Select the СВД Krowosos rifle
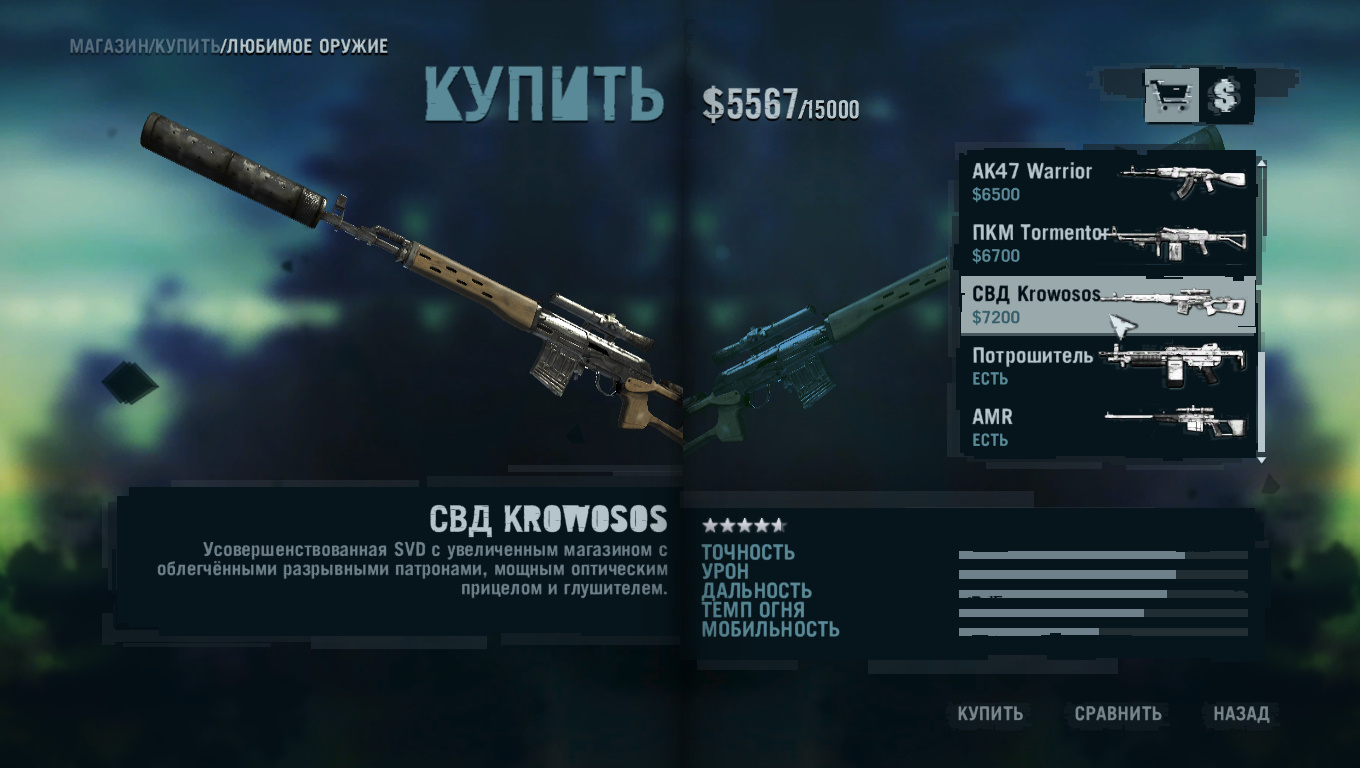The width and height of the screenshot is (1360, 768). point(1106,305)
